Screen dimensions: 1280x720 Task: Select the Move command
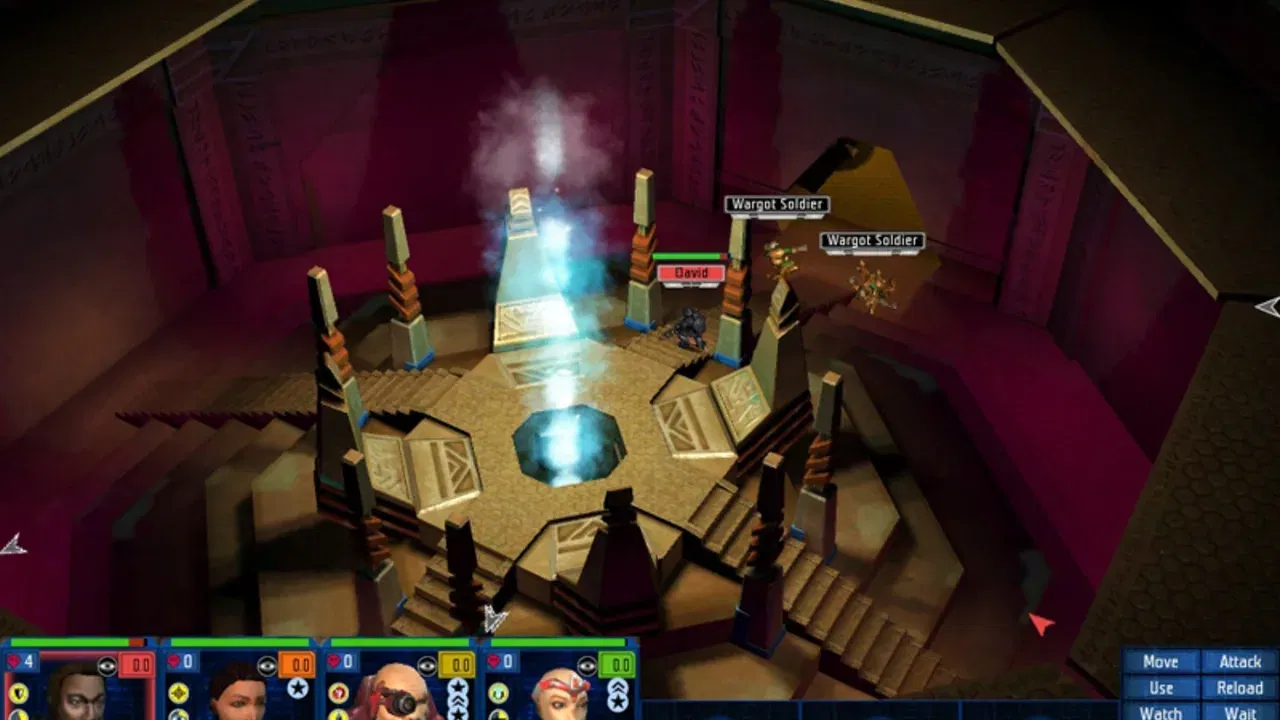1160,662
